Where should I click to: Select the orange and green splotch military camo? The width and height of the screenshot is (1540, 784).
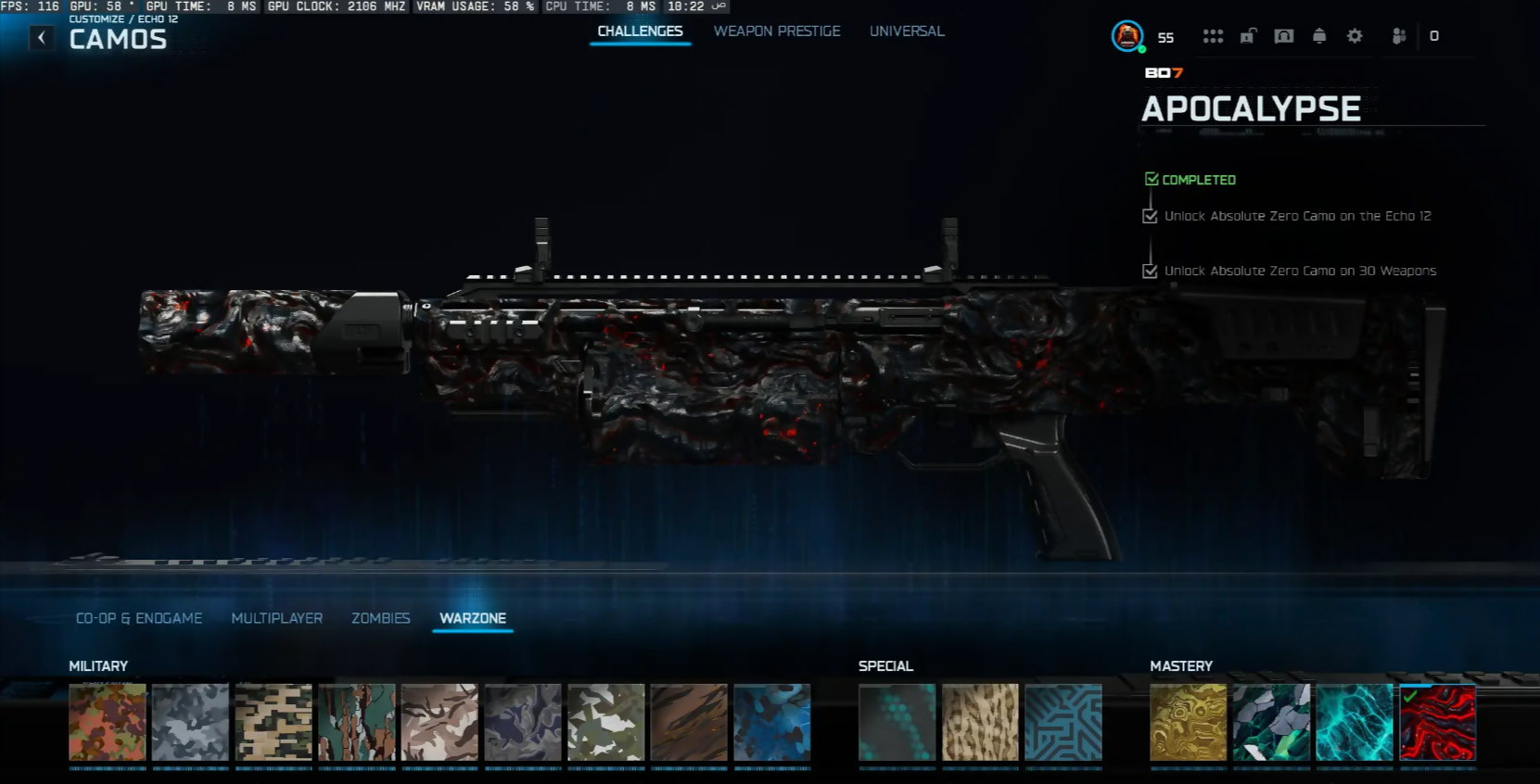[x=108, y=723]
